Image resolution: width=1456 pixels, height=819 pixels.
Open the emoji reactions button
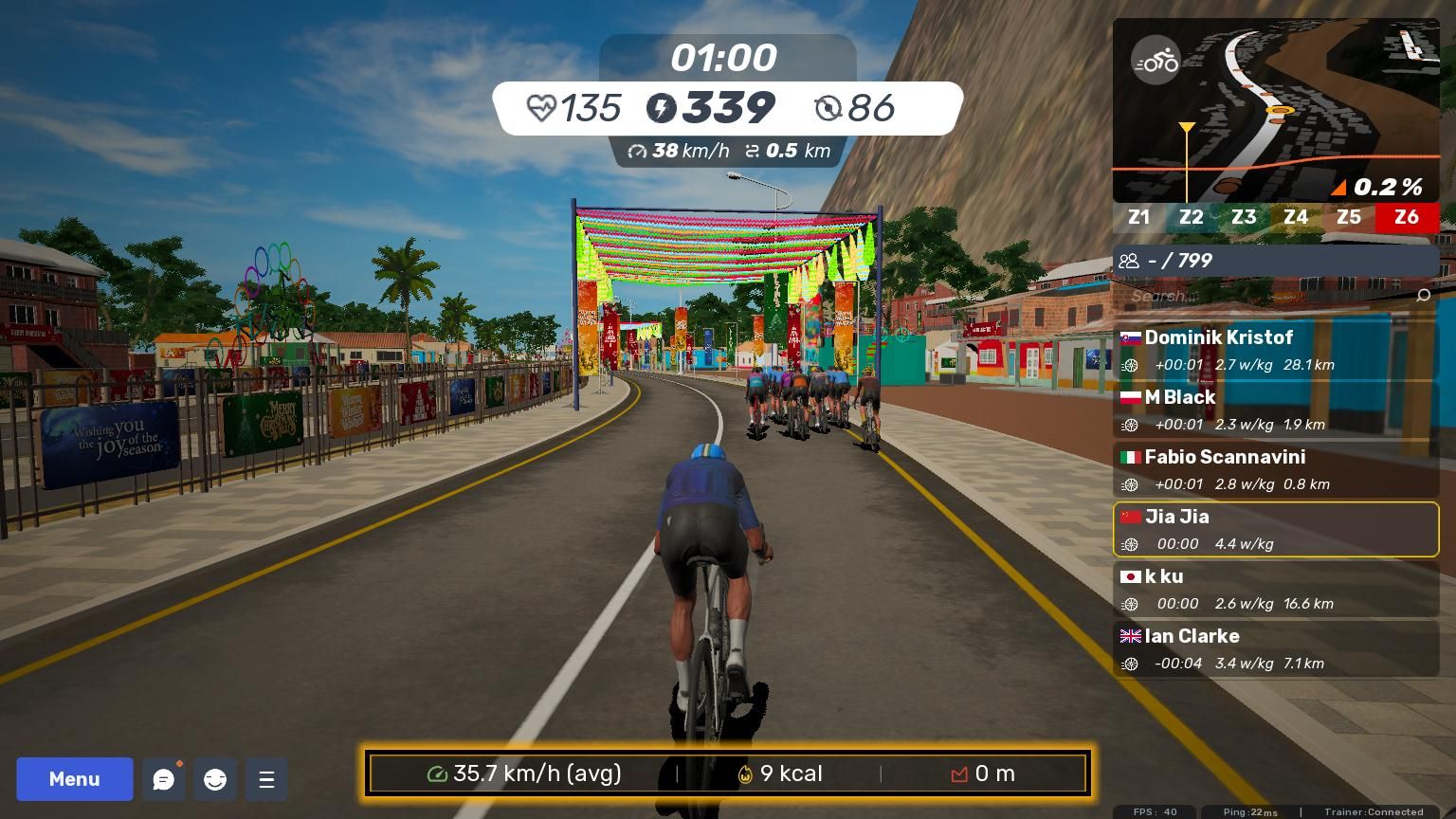[215, 779]
